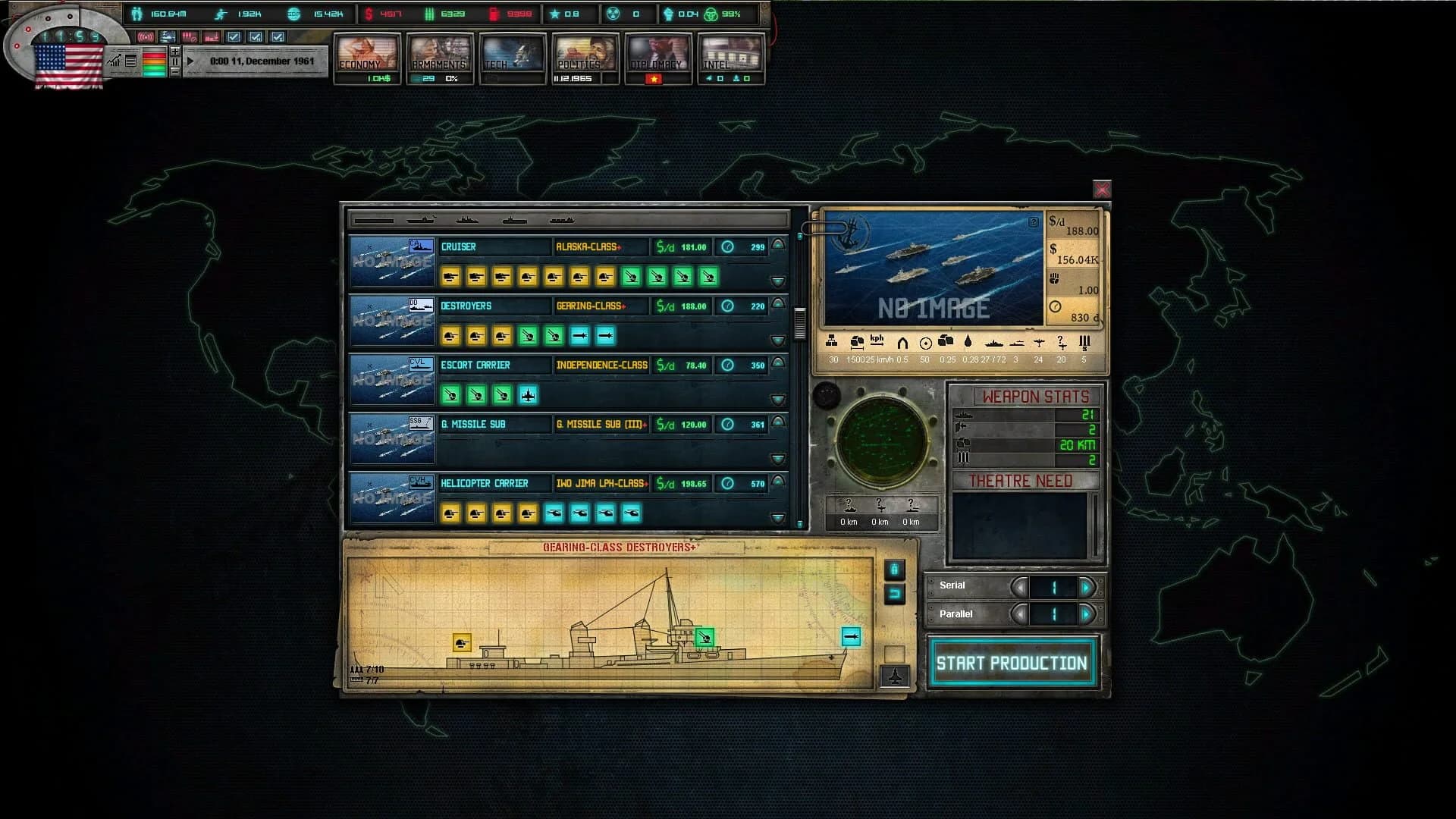Collapse the G. Missile Sub row using its up arrow

(777, 422)
